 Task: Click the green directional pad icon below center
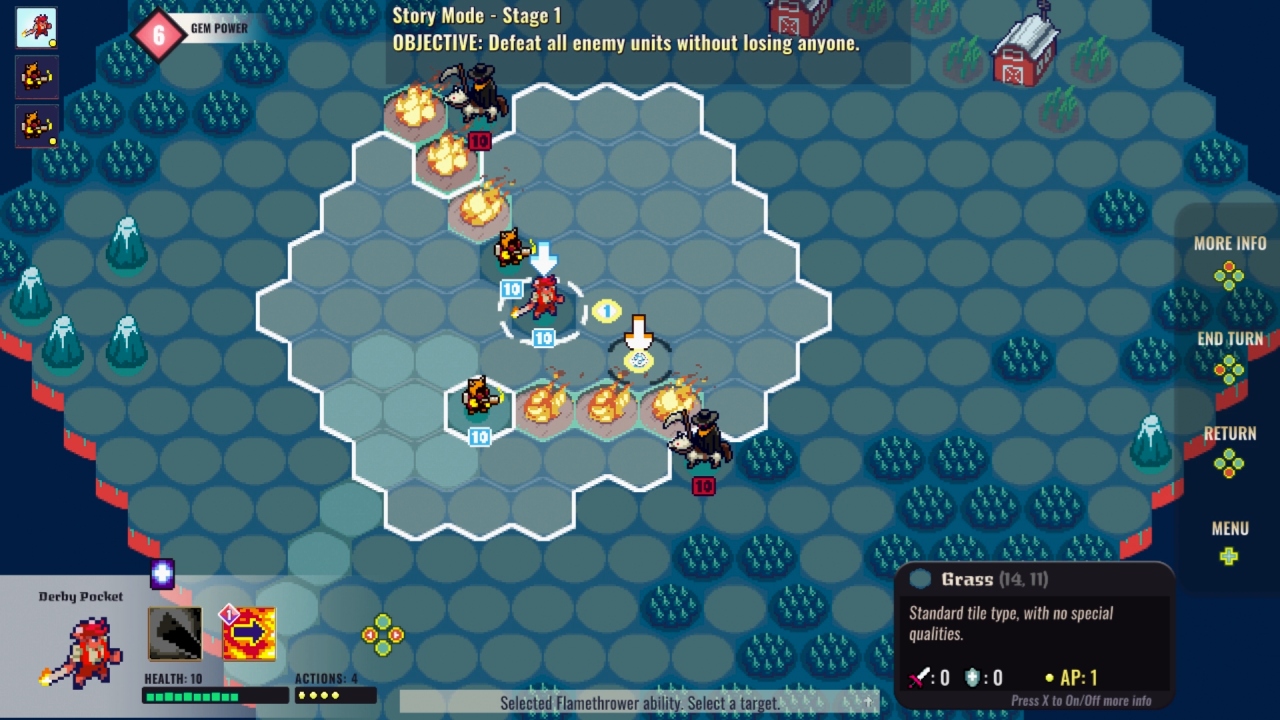coord(381,633)
